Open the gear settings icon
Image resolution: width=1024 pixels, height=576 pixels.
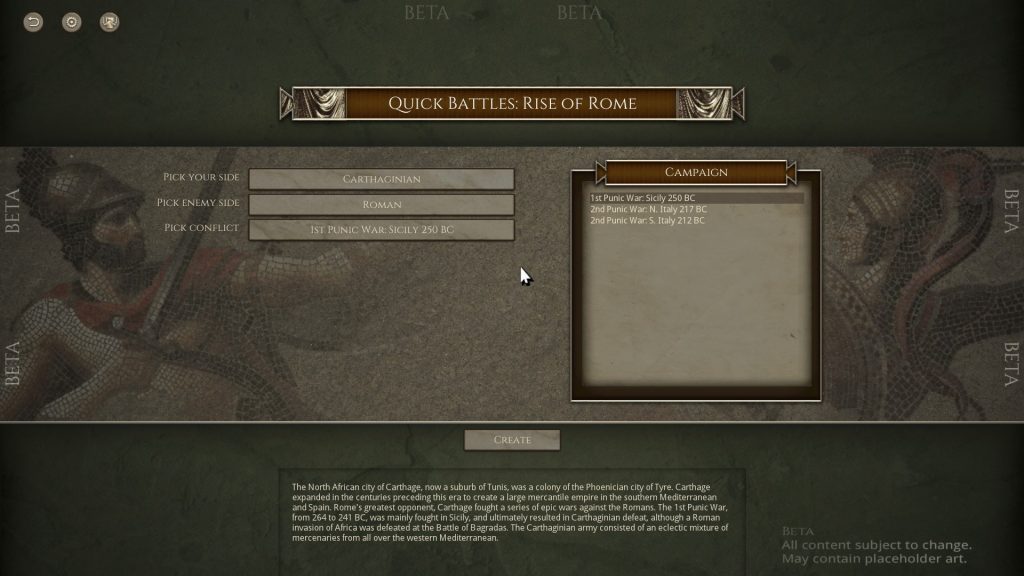(72, 22)
